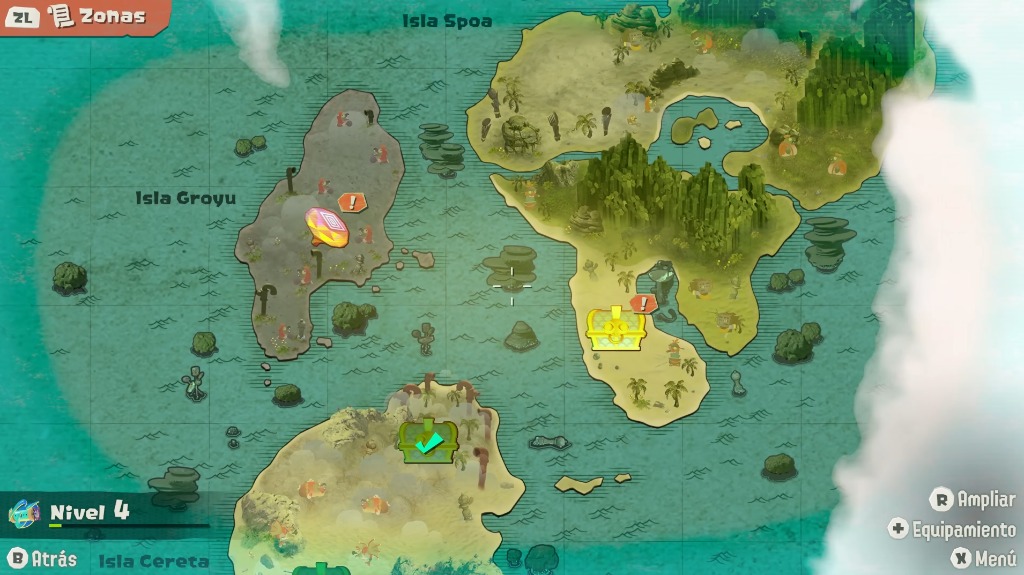
Task: Select the golden treasure chest map marker
Action: (614, 328)
